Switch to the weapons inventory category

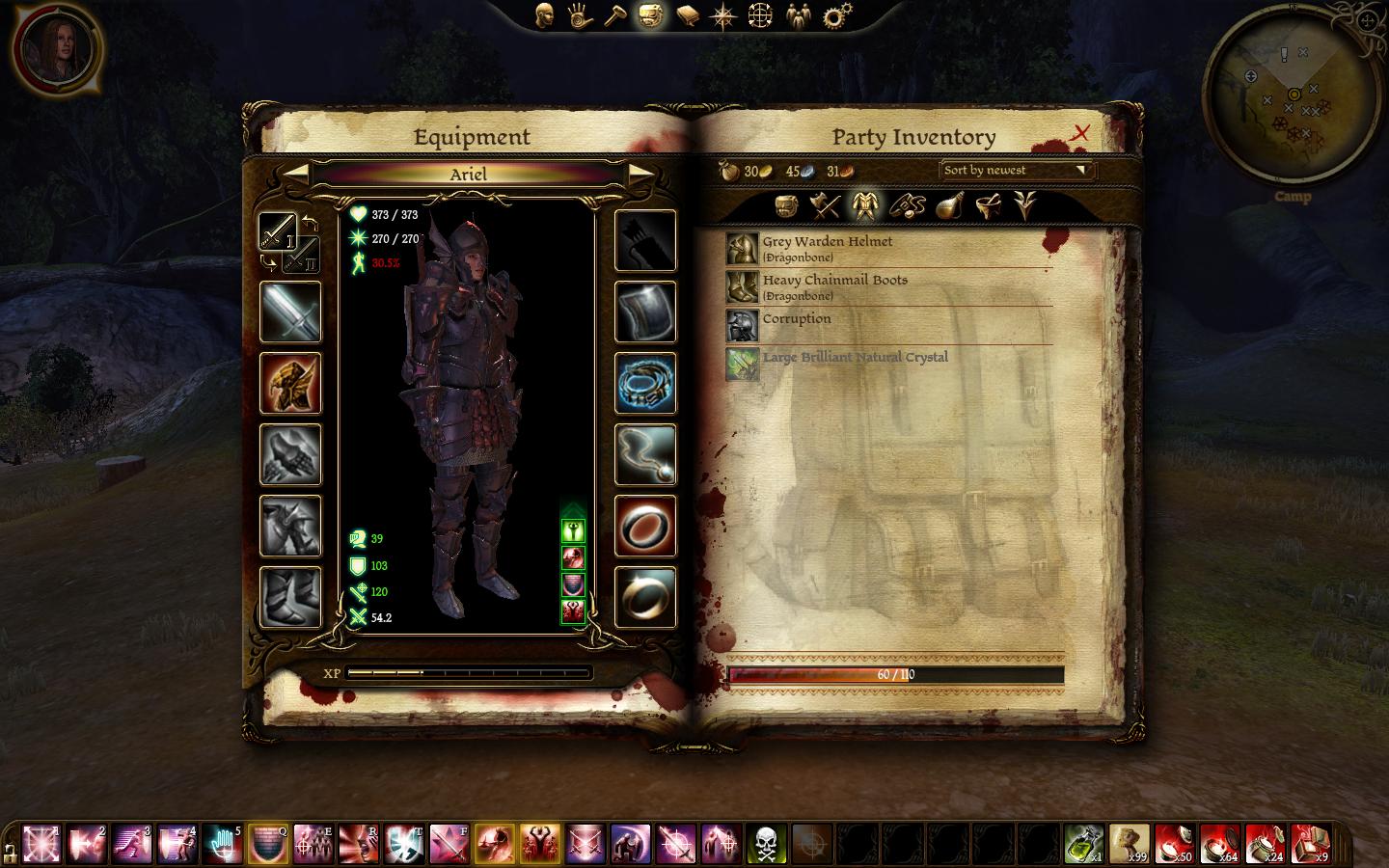(x=825, y=205)
